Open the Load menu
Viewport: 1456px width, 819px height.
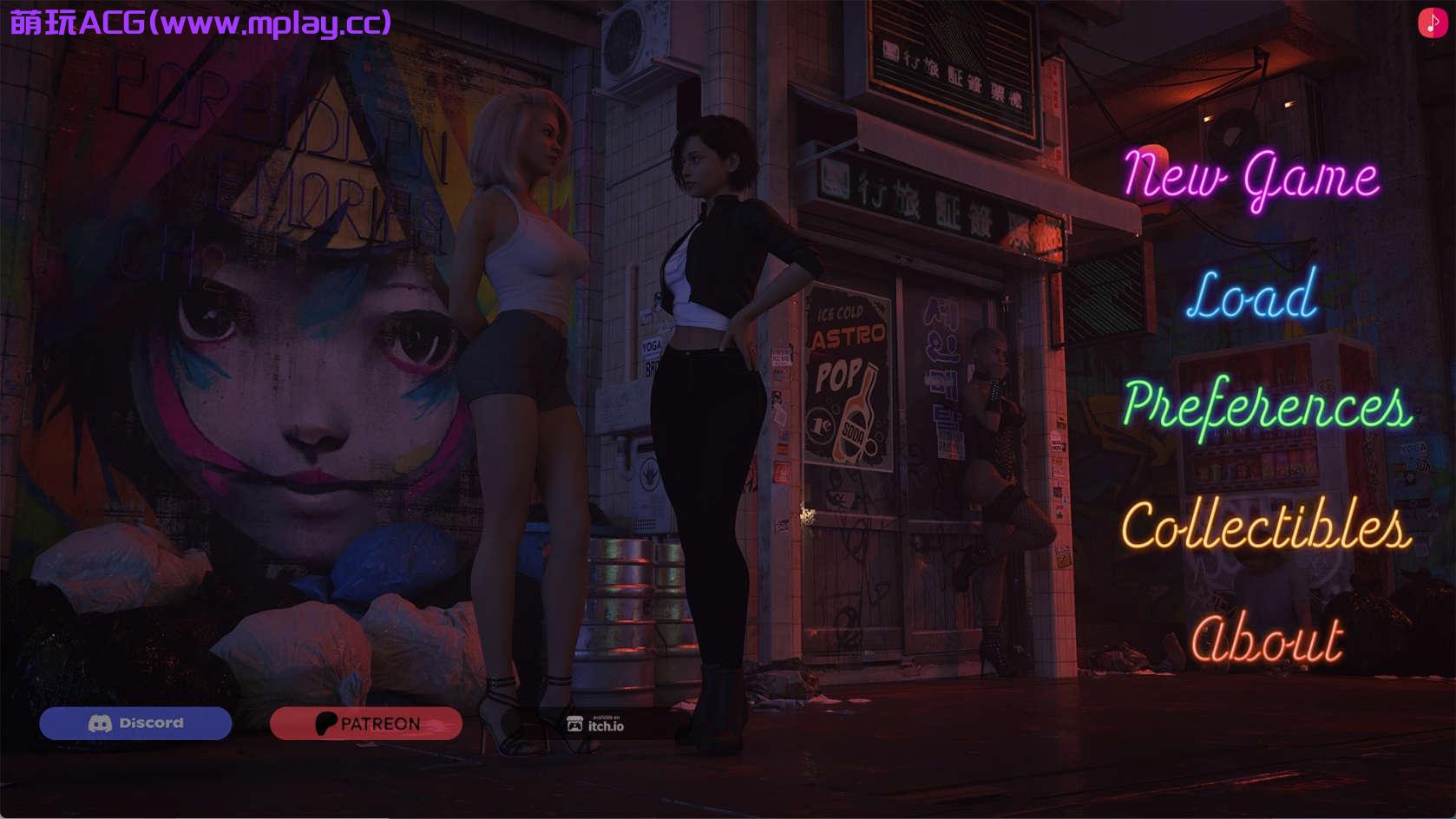[x=1251, y=296]
